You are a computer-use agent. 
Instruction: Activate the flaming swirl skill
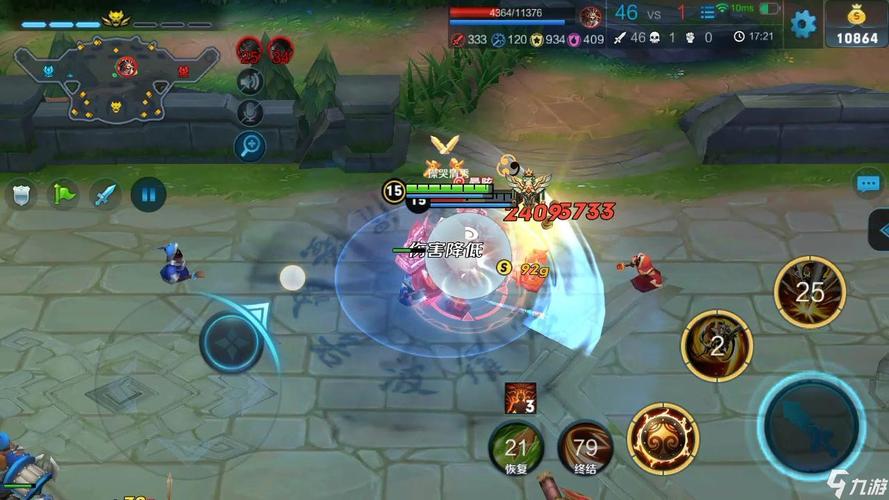coord(663,438)
